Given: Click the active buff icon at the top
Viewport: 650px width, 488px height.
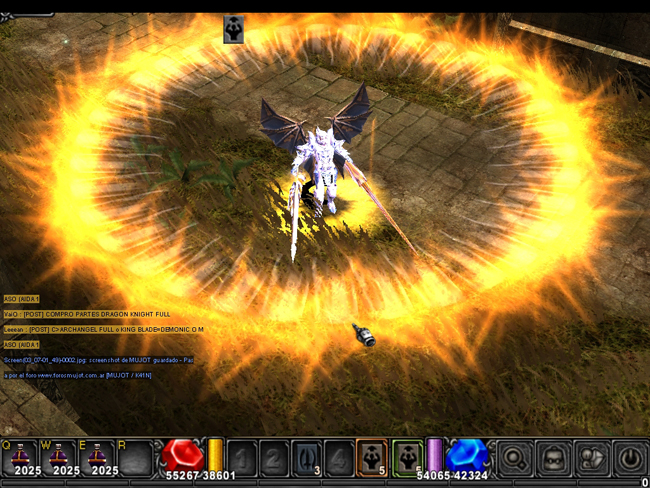Looking at the screenshot, I should (234, 29).
